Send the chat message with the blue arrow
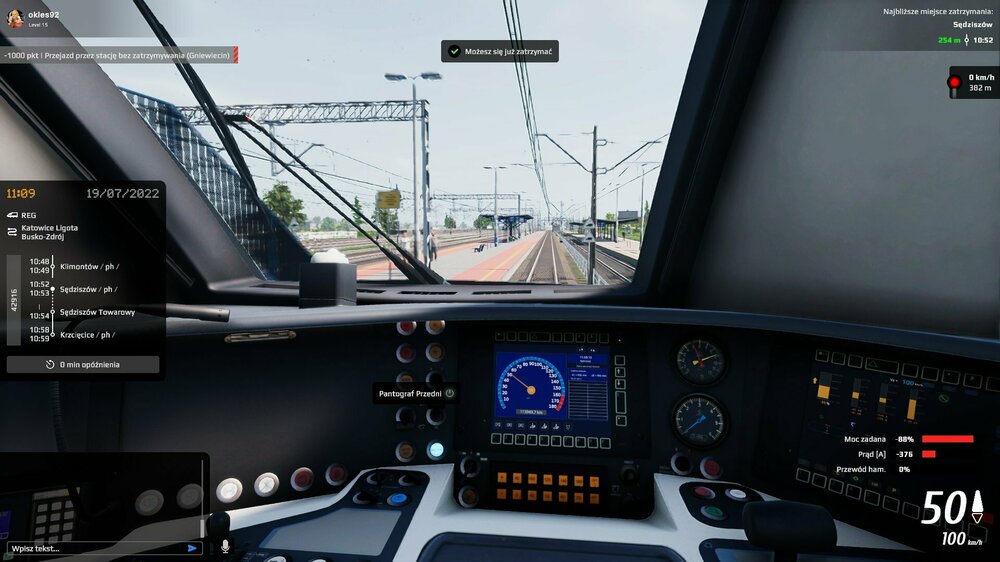Screen dimensions: 1000x562 (192, 548)
